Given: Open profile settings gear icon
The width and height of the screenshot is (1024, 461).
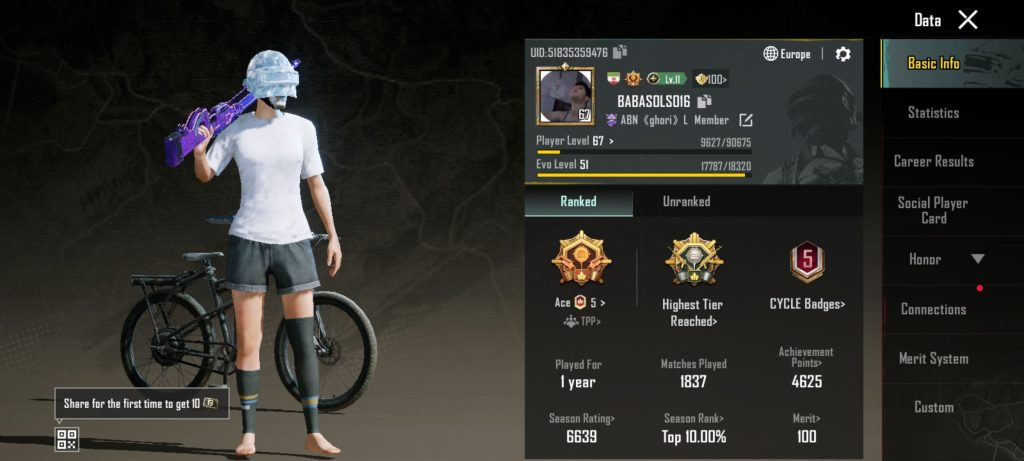Looking at the screenshot, I should (x=843, y=54).
